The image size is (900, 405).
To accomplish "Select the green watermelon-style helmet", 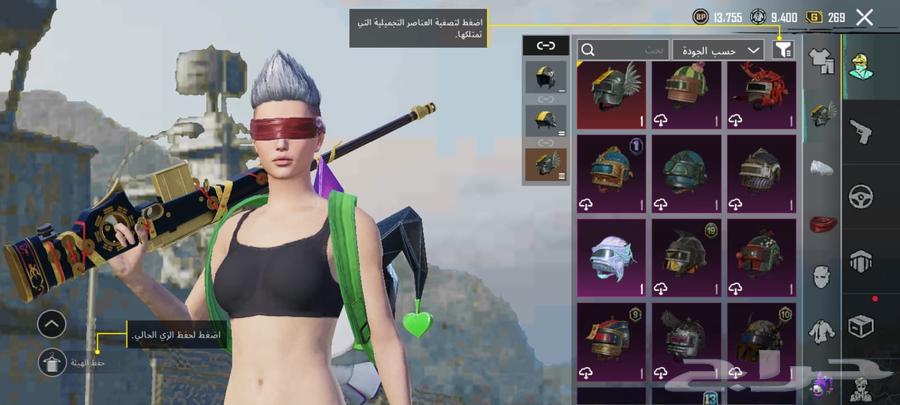I will pyautogui.click(x=687, y=94).
